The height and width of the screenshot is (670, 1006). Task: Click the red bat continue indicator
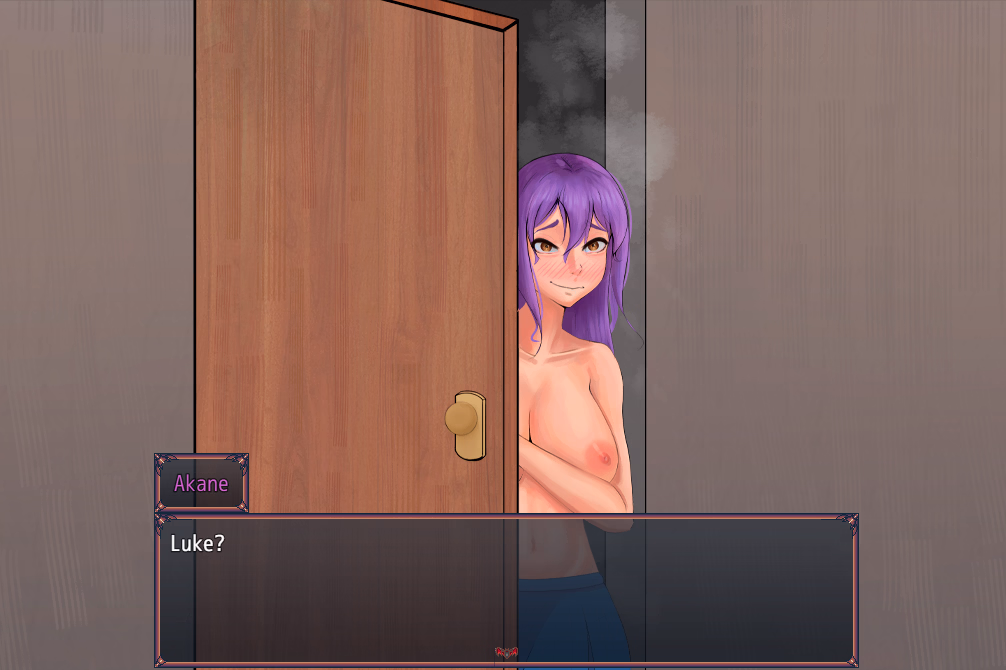pos(506,653)
